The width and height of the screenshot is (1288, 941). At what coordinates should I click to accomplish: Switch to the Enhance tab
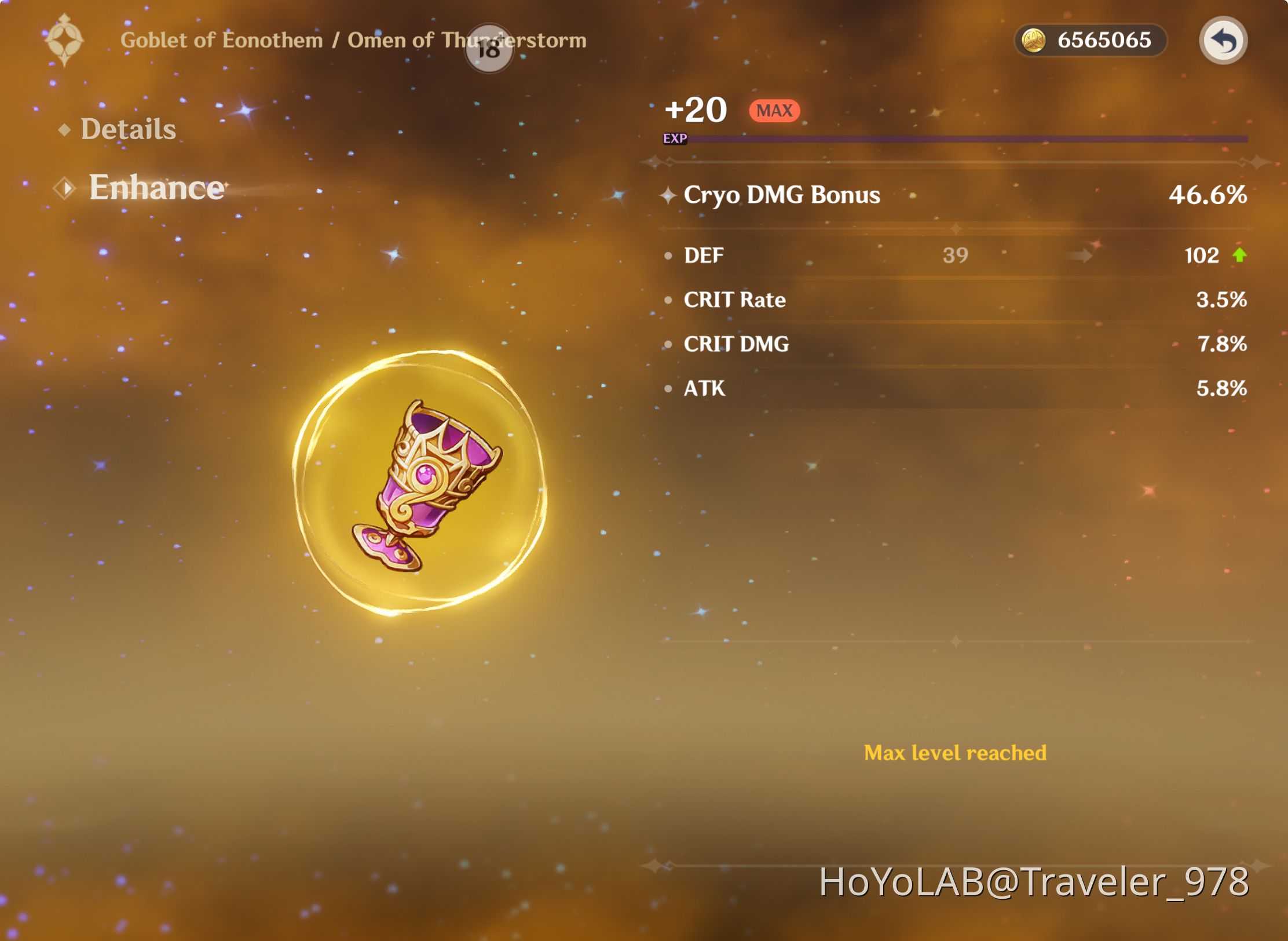(x=156, y=187)
